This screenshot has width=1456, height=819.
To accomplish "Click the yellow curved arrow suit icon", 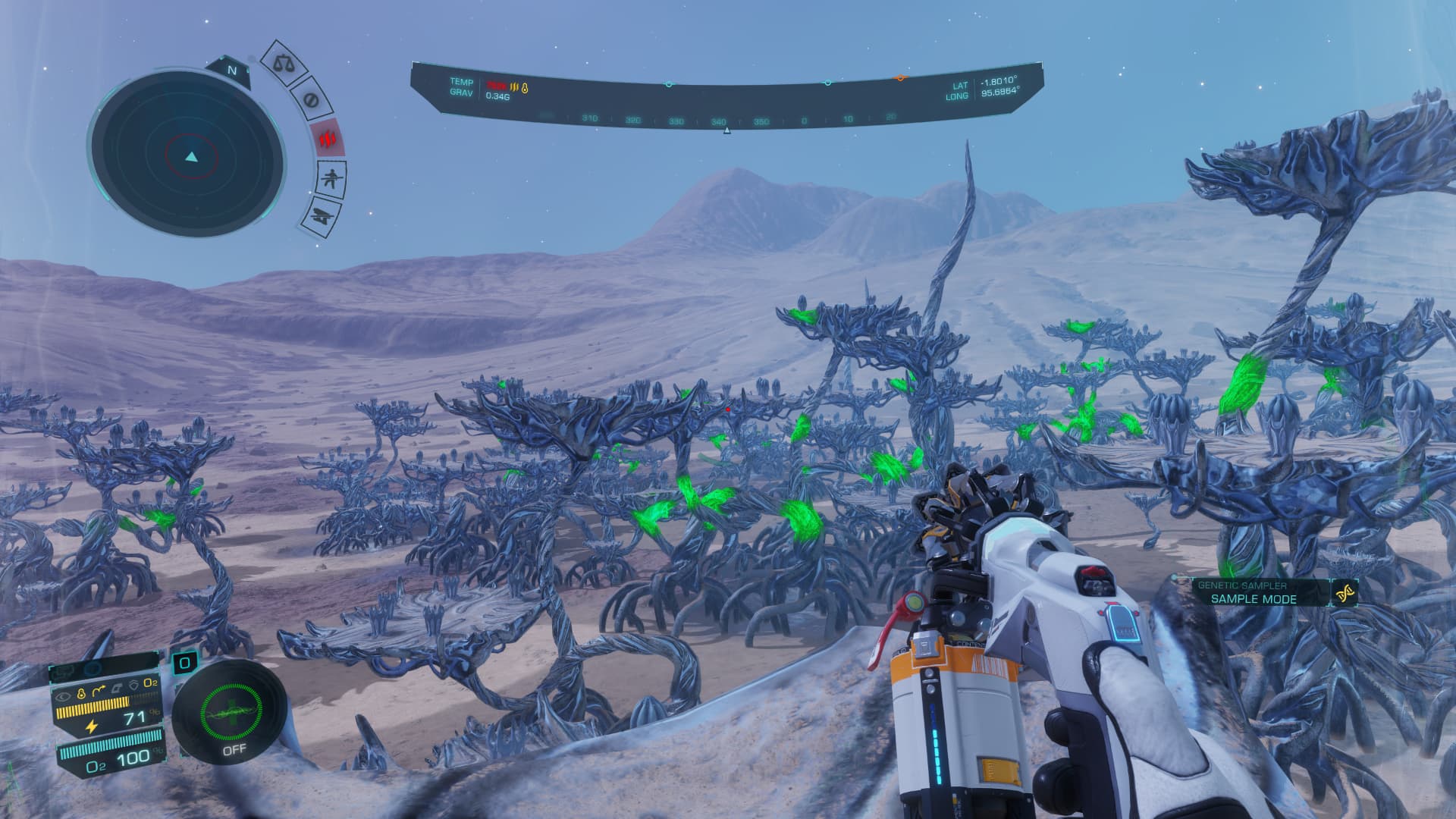I will [x=99, y=692].
